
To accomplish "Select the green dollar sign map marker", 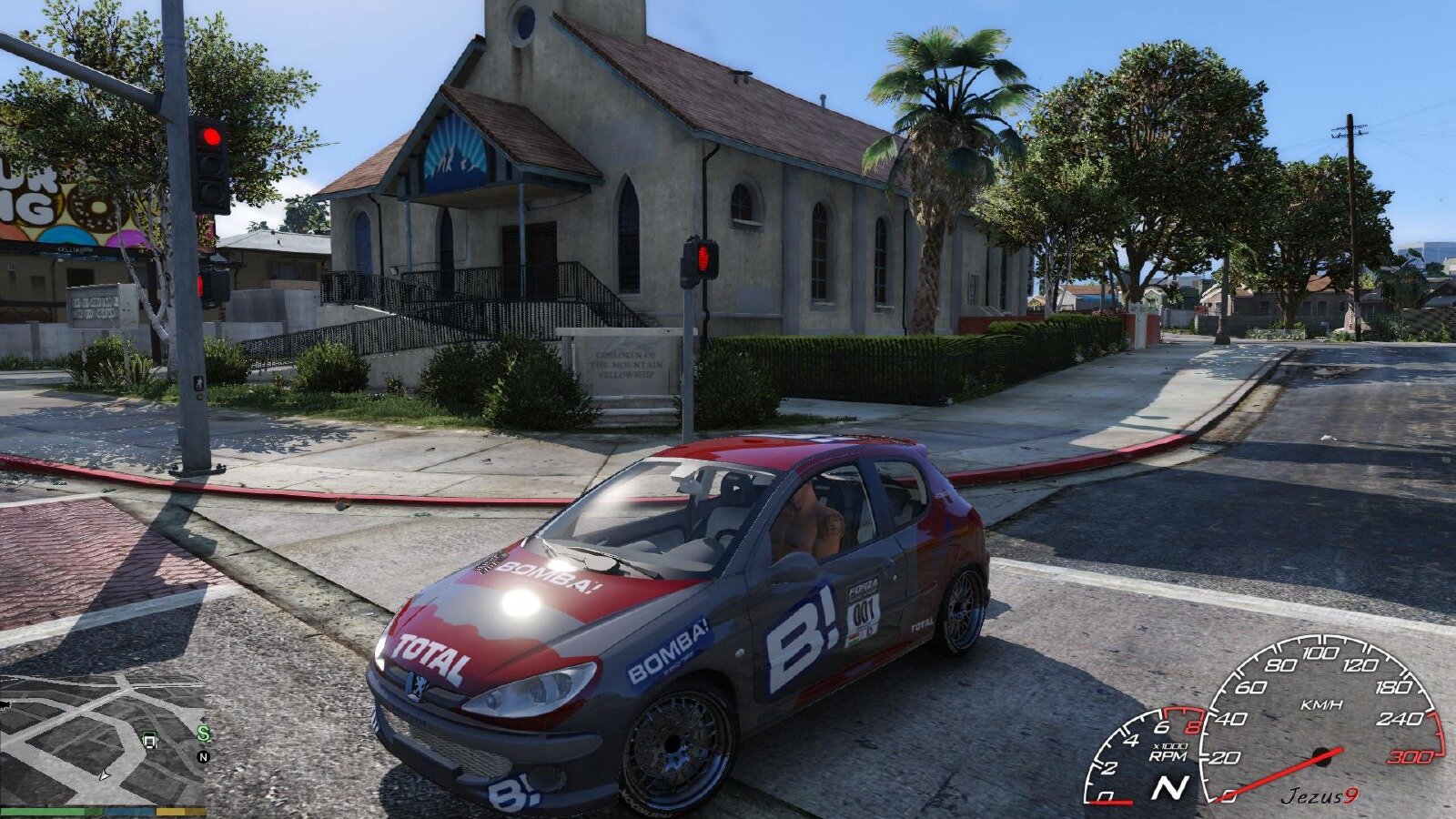I will tap(204, 733).
